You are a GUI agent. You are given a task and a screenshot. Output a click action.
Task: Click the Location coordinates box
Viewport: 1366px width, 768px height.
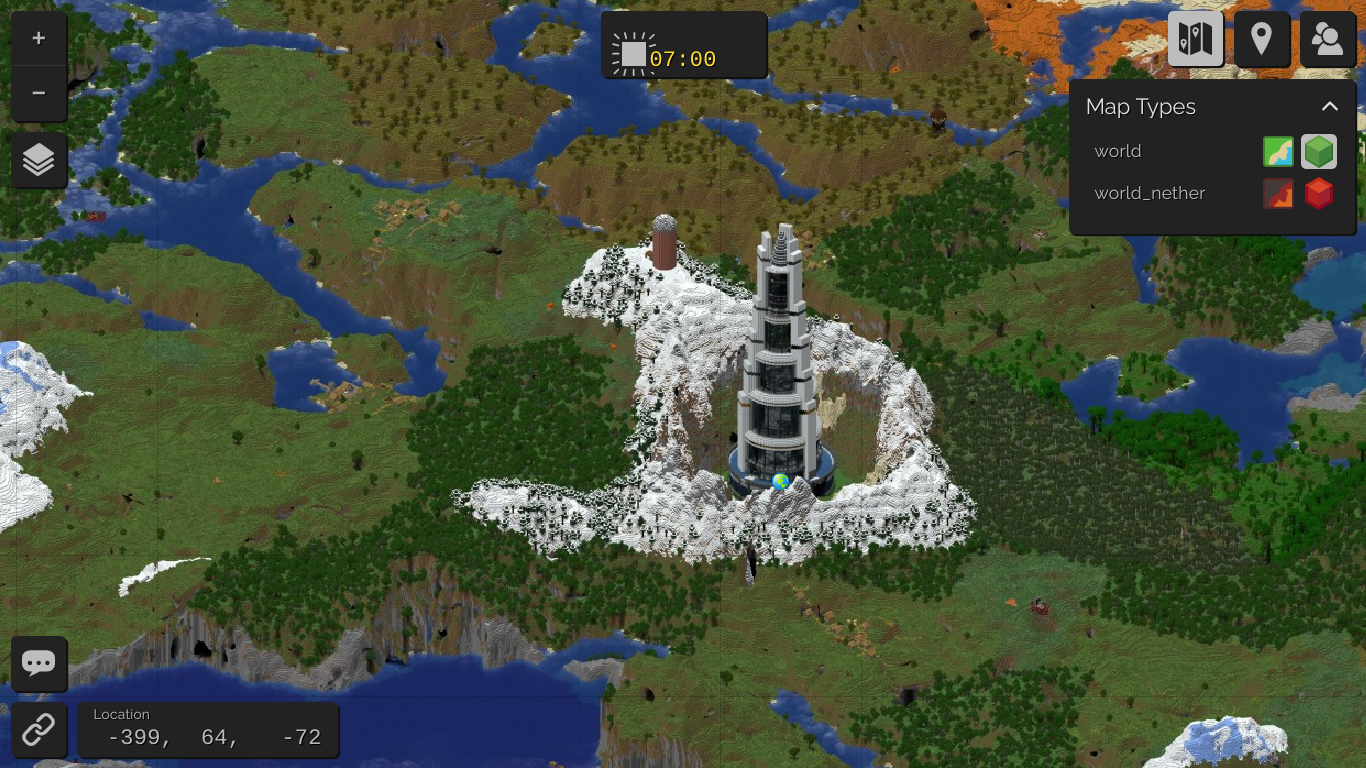tap(208, 730)
